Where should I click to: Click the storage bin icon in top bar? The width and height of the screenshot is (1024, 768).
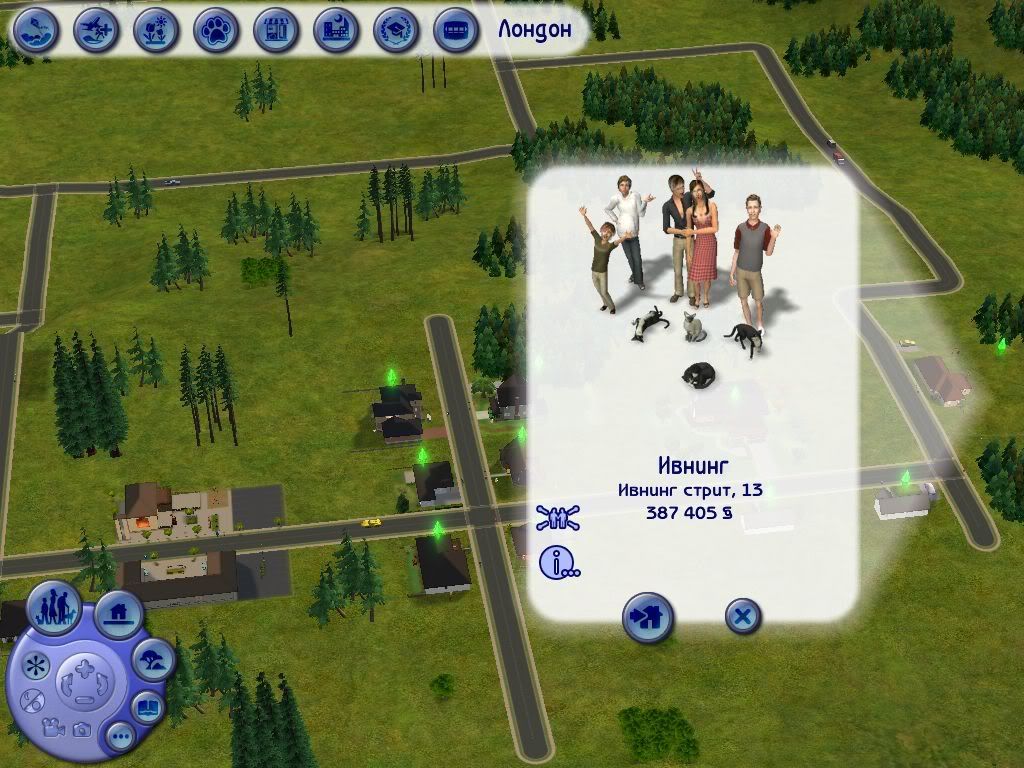[456, 29]
